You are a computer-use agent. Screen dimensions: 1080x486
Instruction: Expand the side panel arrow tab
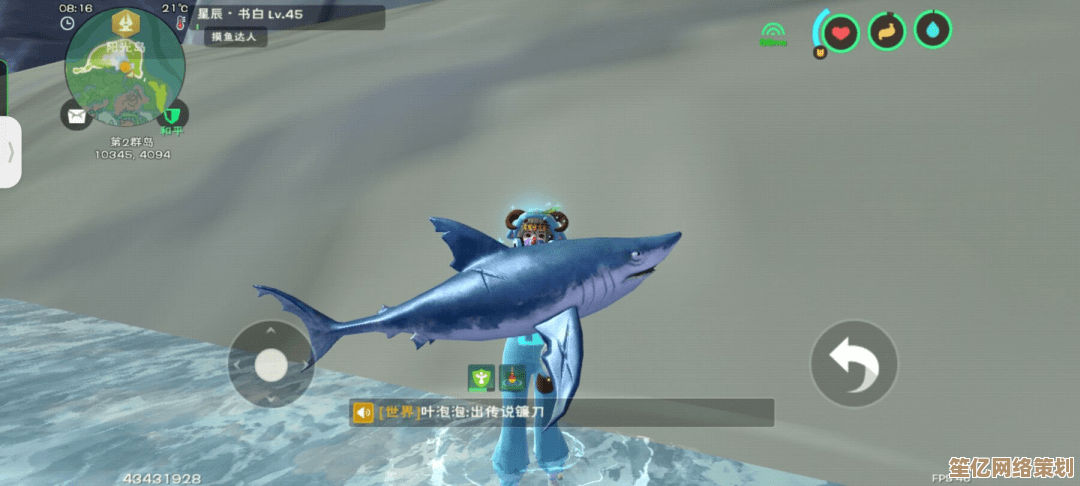(x=11, y=152)
